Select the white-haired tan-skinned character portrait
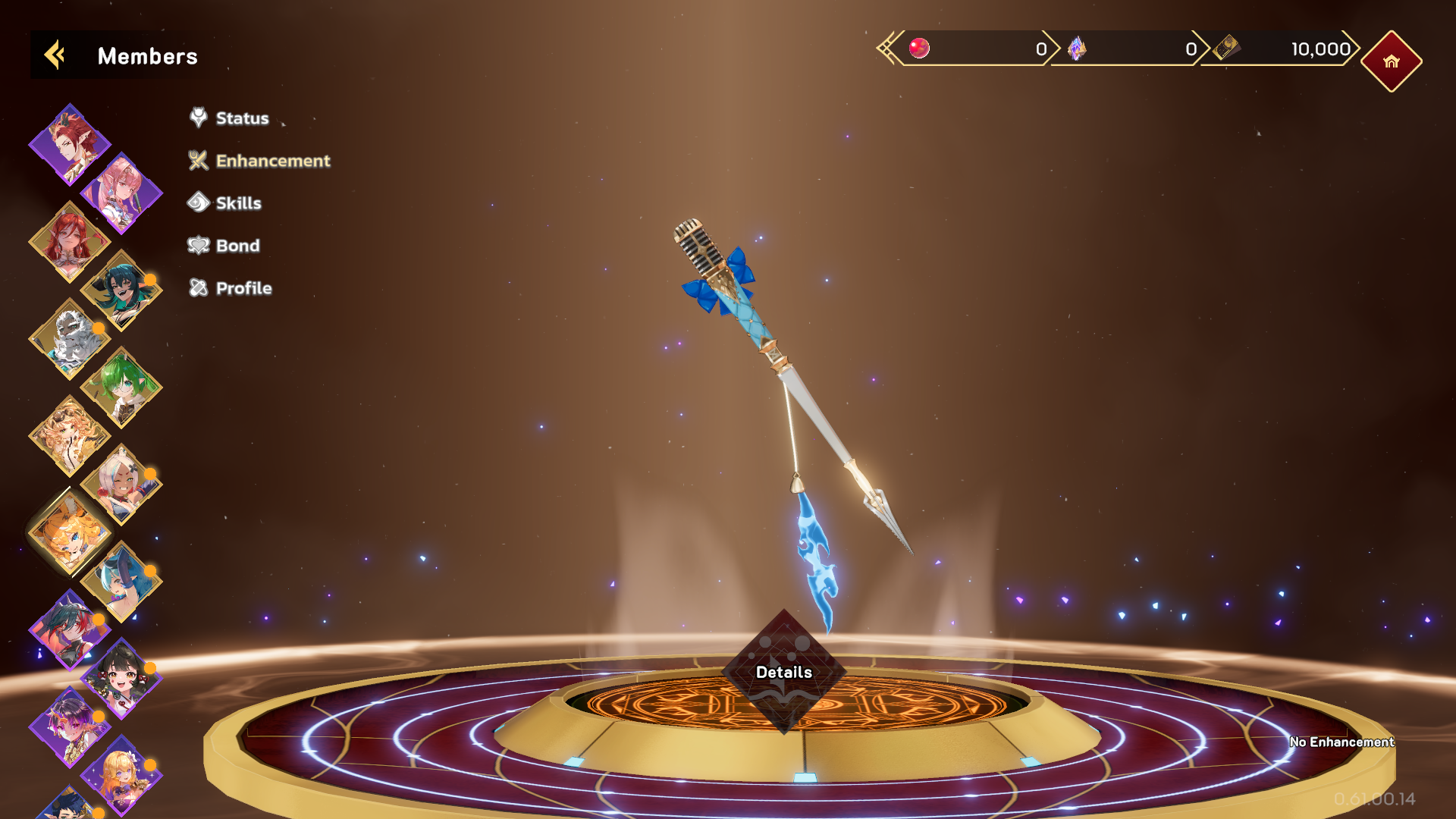Viewport: 1456px width, 819px height. click(x=121, y=484)
